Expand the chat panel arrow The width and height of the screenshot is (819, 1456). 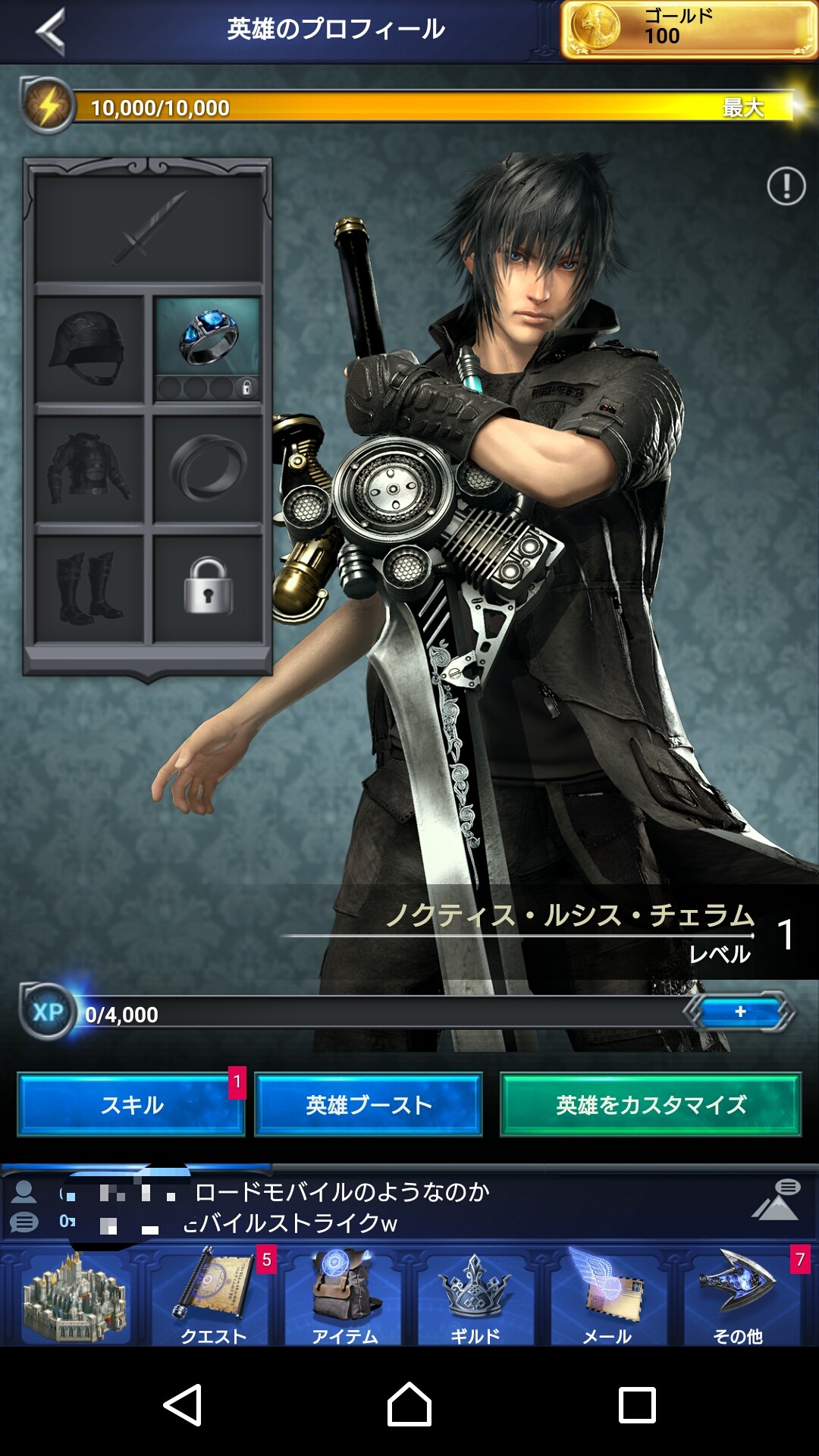coord(777,1201)
